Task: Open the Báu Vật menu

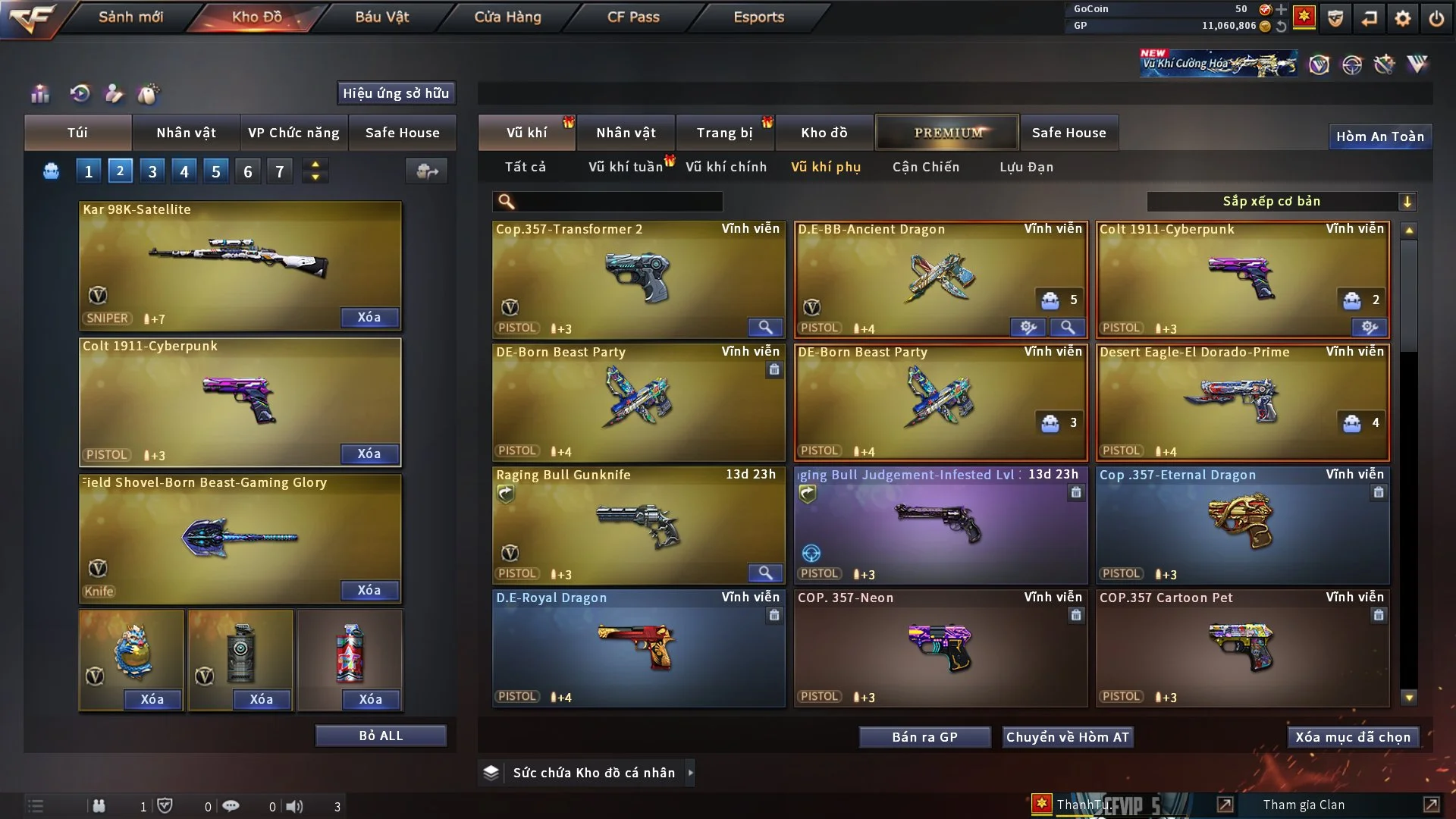Action: tap(381, 17)
